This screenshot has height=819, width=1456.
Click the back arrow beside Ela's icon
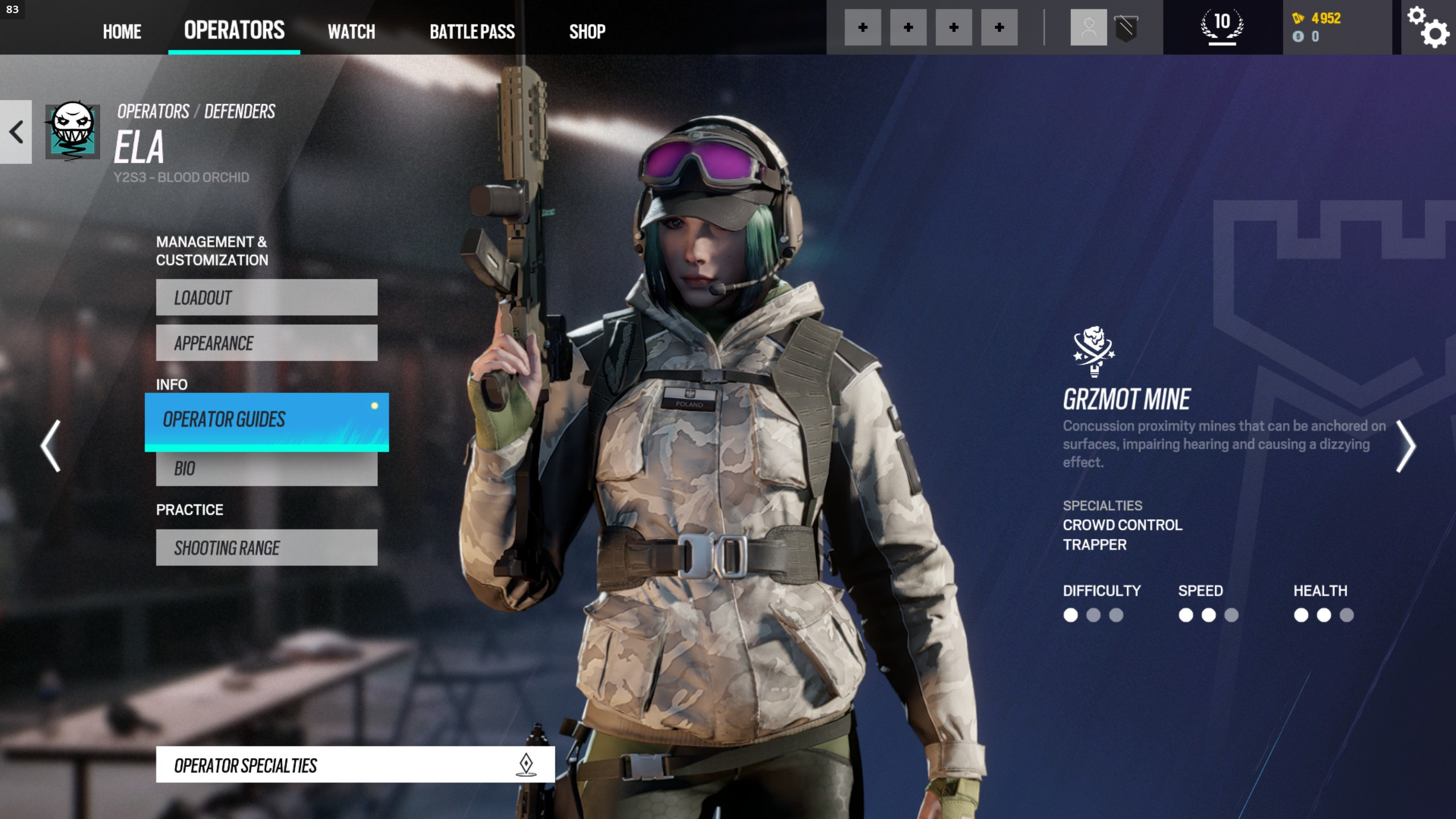[16, 132]
